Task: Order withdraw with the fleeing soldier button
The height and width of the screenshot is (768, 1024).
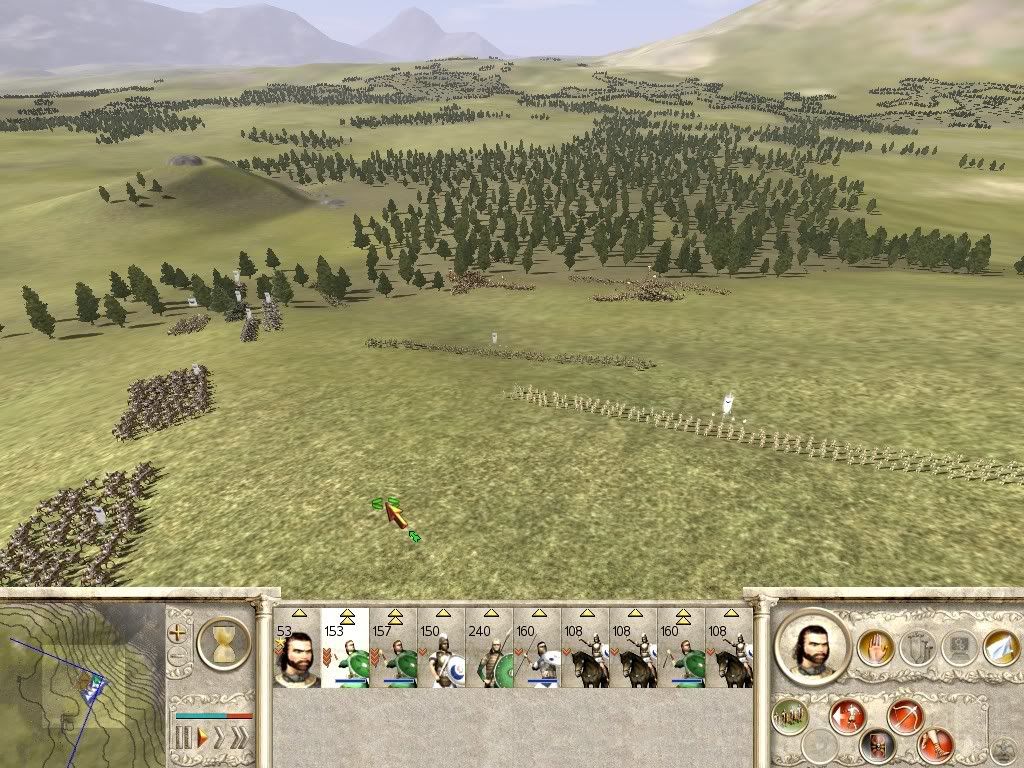Action: point(848,716)
